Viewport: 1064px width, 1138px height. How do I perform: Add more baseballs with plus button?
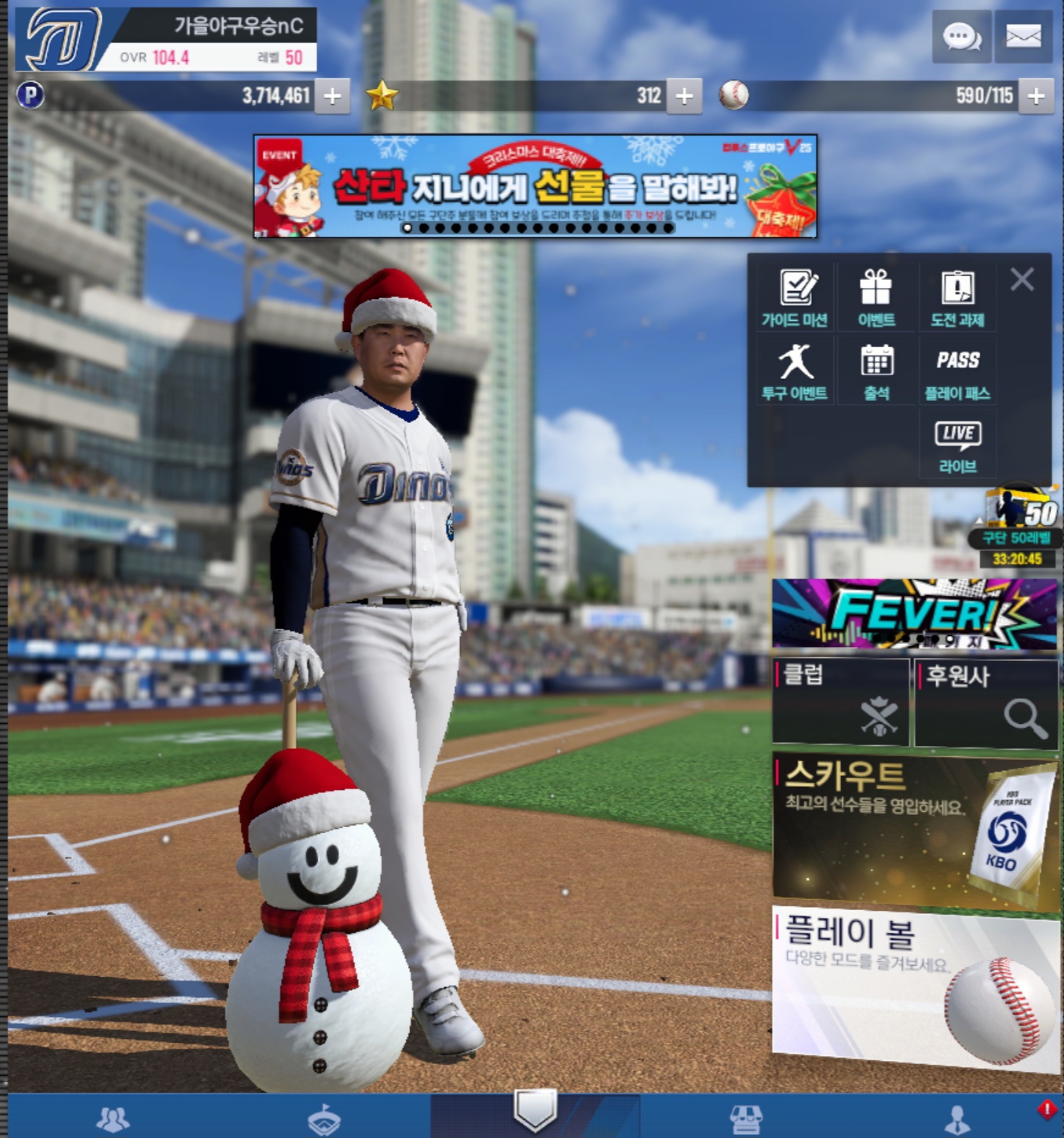(1035, 96)
